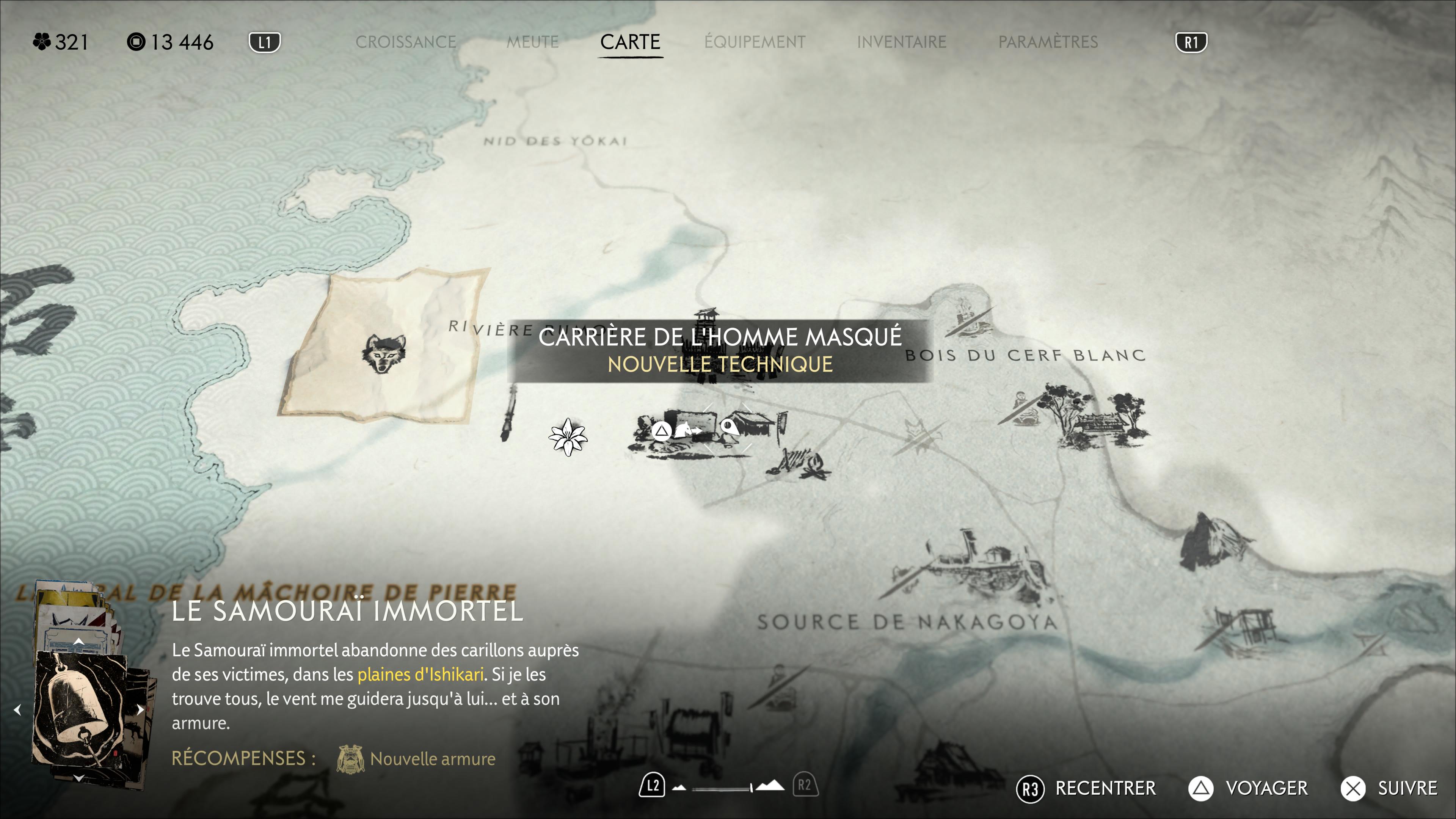Go to the Équipement tab
This screenshot has height=819, width=1456.
tap(755, 42)
